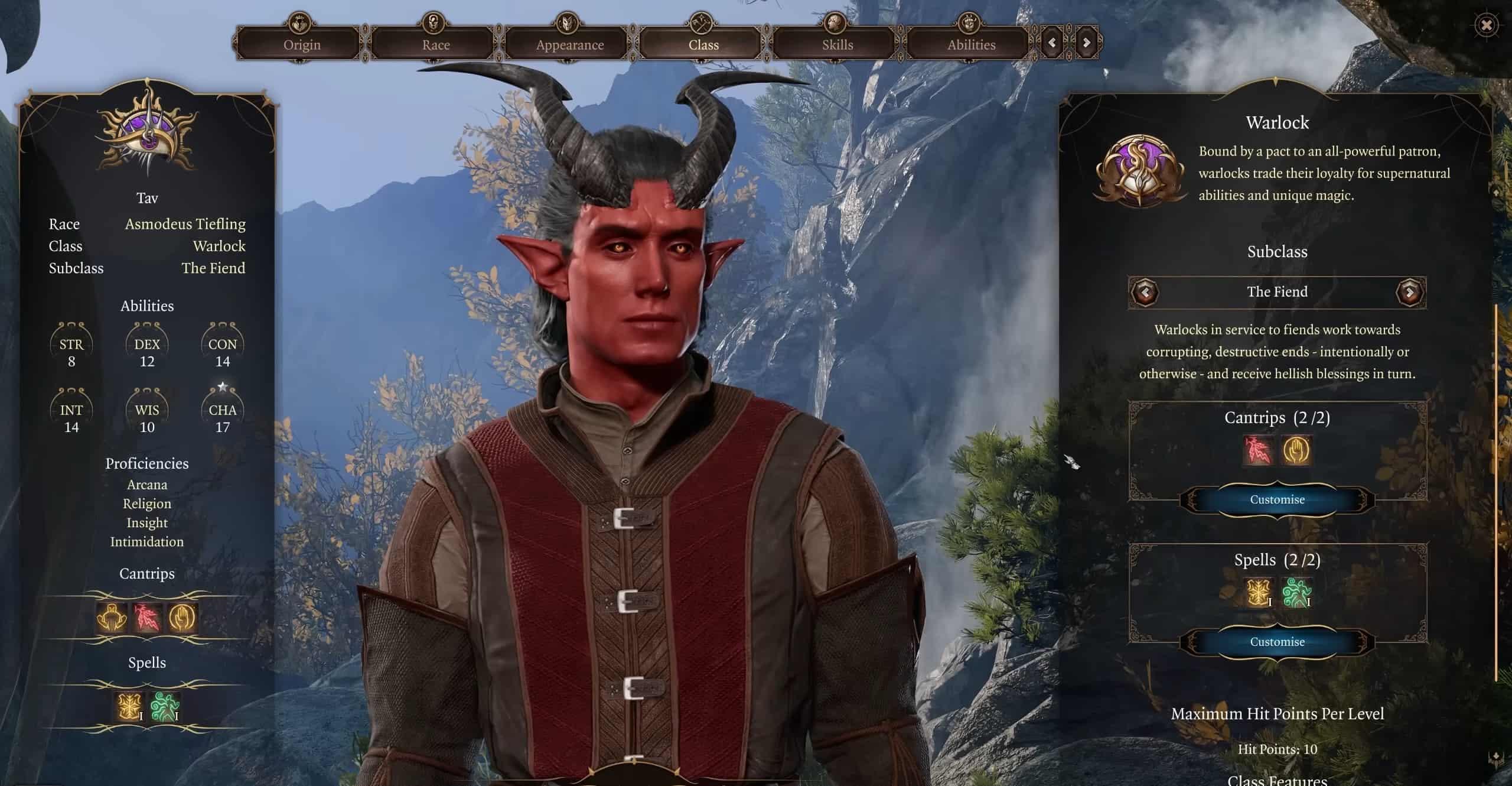Open the Abilities tab
The height and width of the screenshot is (786, 1512).
tap(971, 44)
